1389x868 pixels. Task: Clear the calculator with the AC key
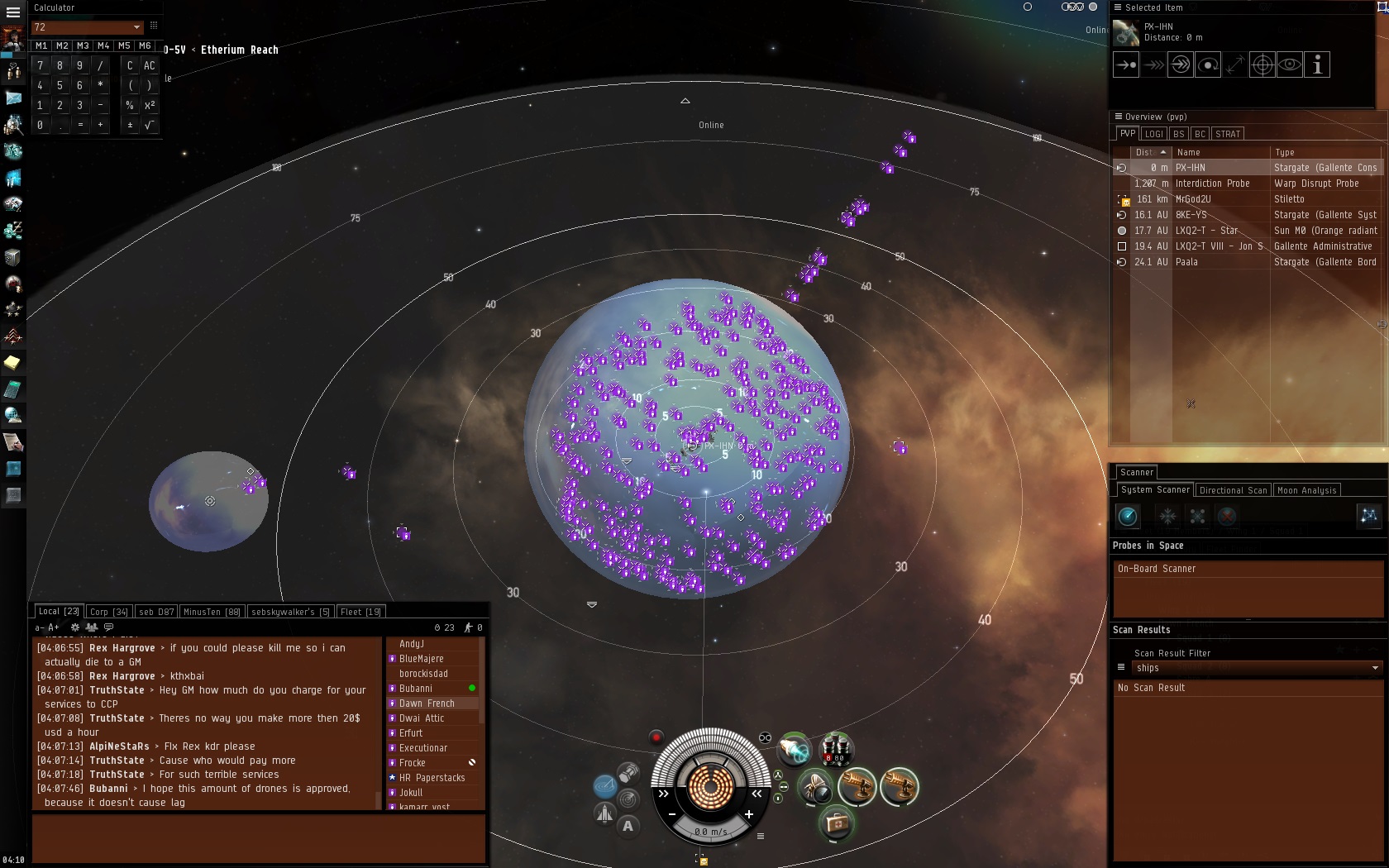tap(150, 65)
